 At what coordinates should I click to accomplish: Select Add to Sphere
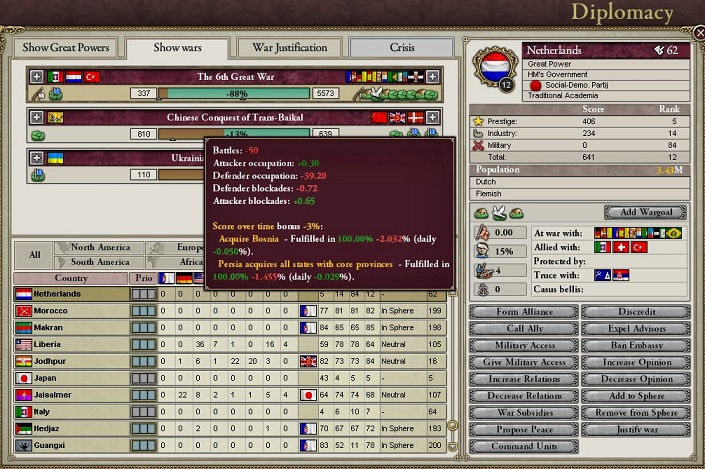(x=638, y=396)
